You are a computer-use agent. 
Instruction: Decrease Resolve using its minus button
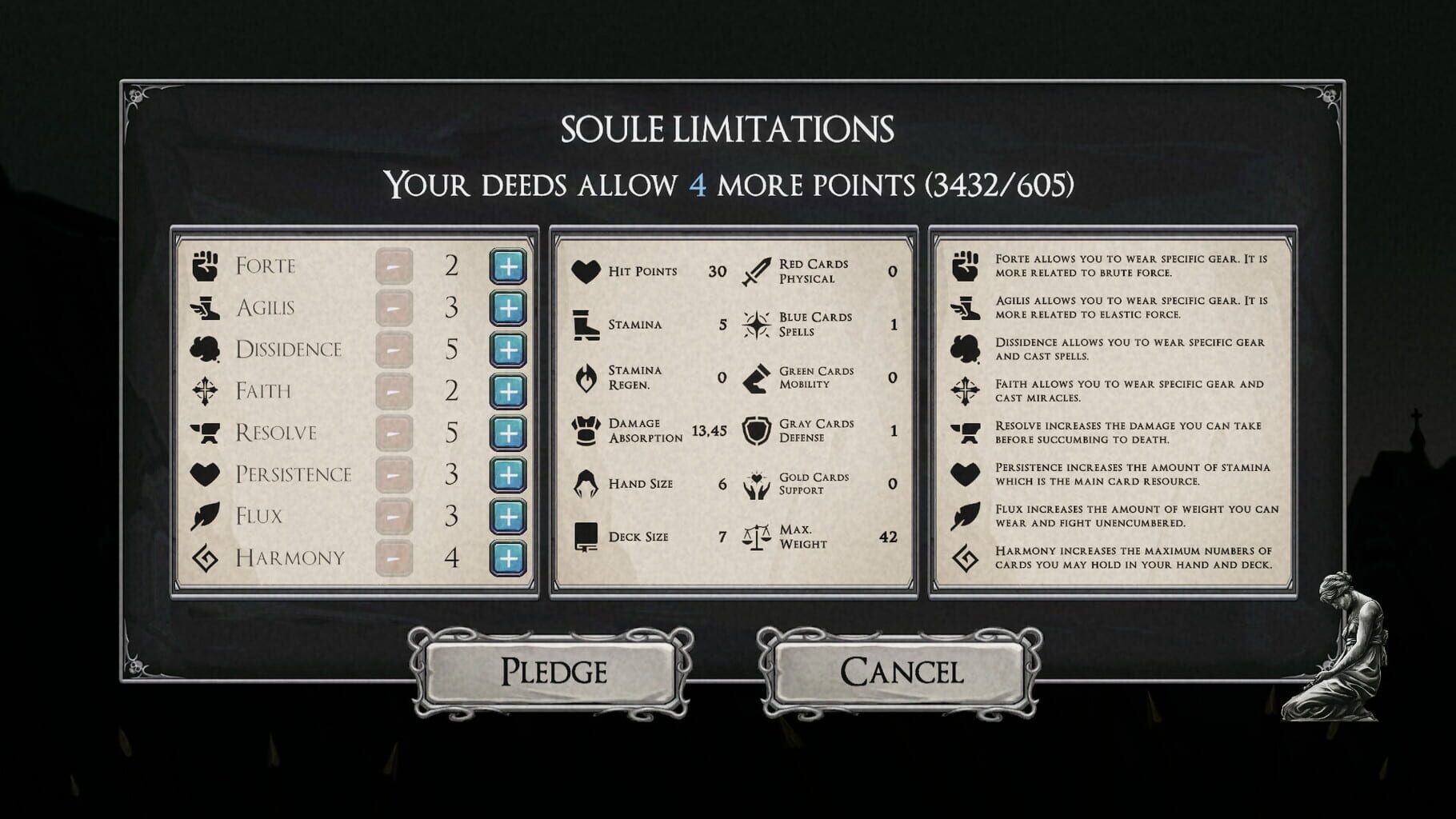coord(394,432)
